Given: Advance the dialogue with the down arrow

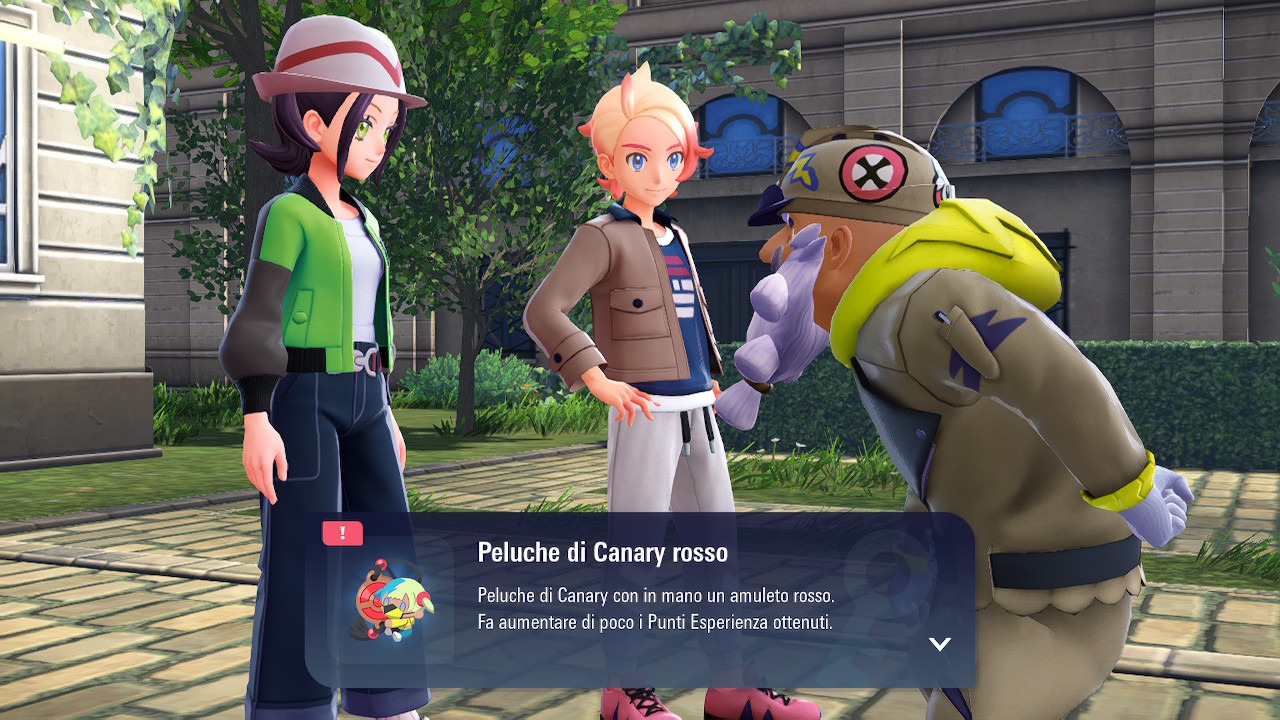Looking at the screenshot, I should [939, 644].
